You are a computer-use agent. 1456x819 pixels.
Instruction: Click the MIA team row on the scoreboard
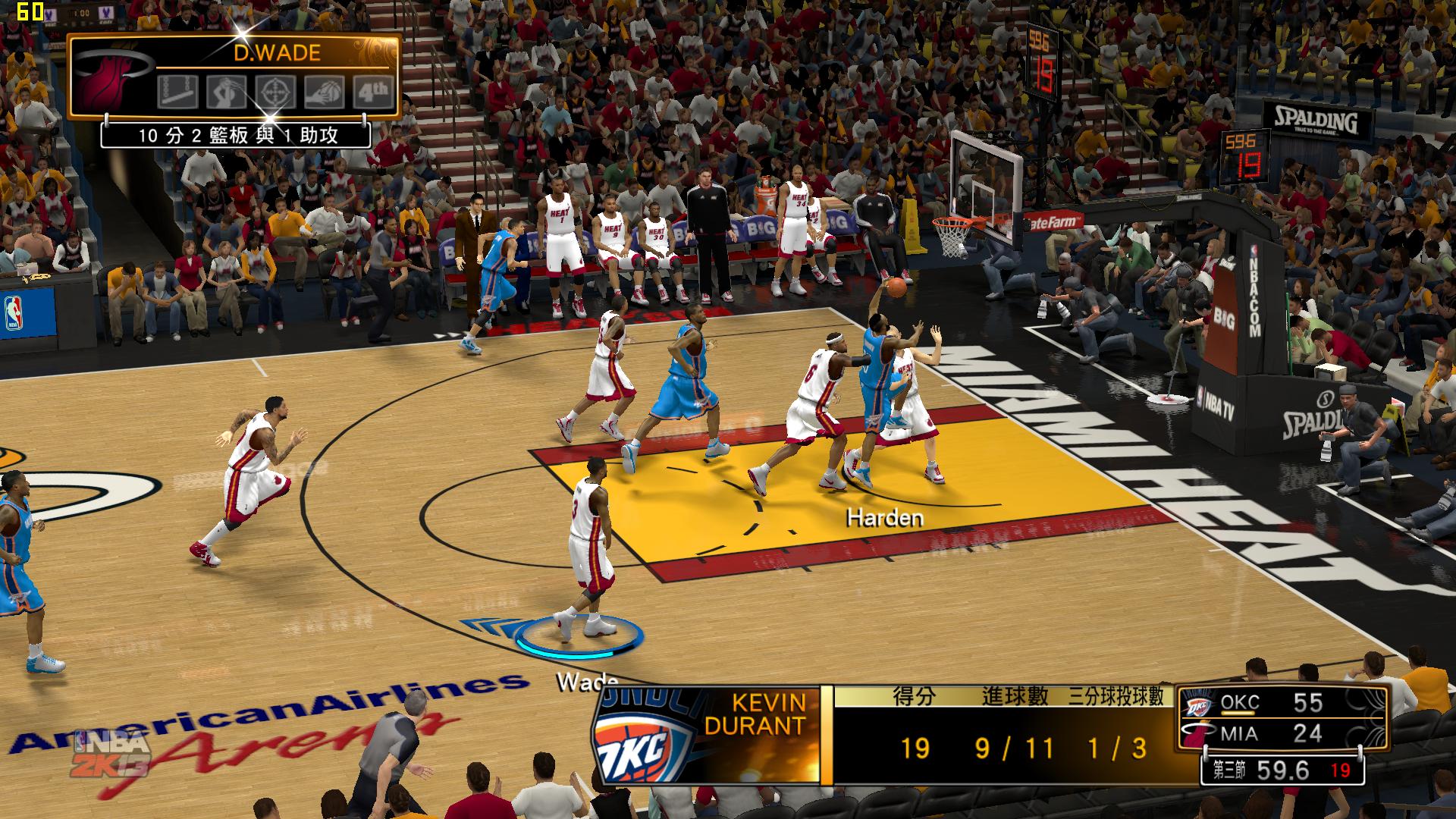point(1283,734)
